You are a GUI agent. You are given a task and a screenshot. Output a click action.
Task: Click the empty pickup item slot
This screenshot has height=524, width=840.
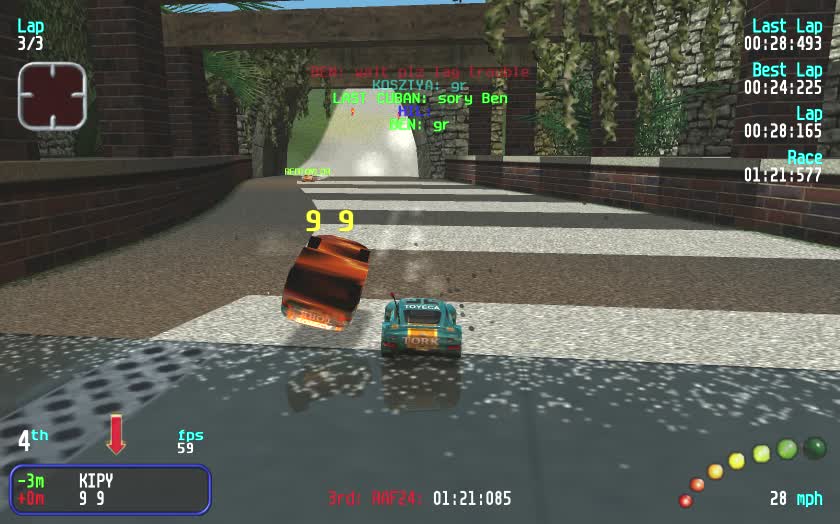pos(52,95)
